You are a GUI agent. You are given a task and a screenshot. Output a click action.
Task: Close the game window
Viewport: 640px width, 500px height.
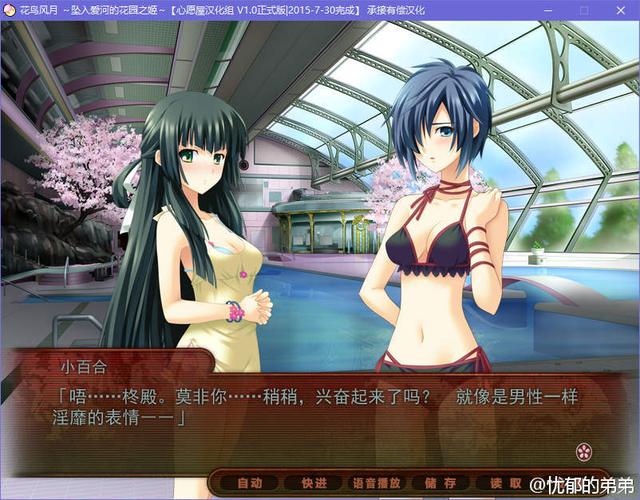tap(619, 10)
